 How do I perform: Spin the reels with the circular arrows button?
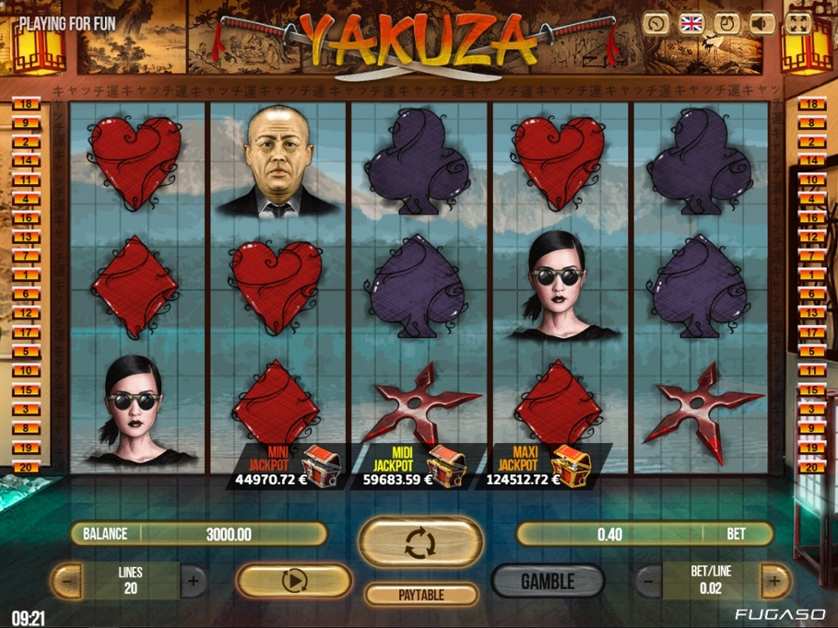419,542
